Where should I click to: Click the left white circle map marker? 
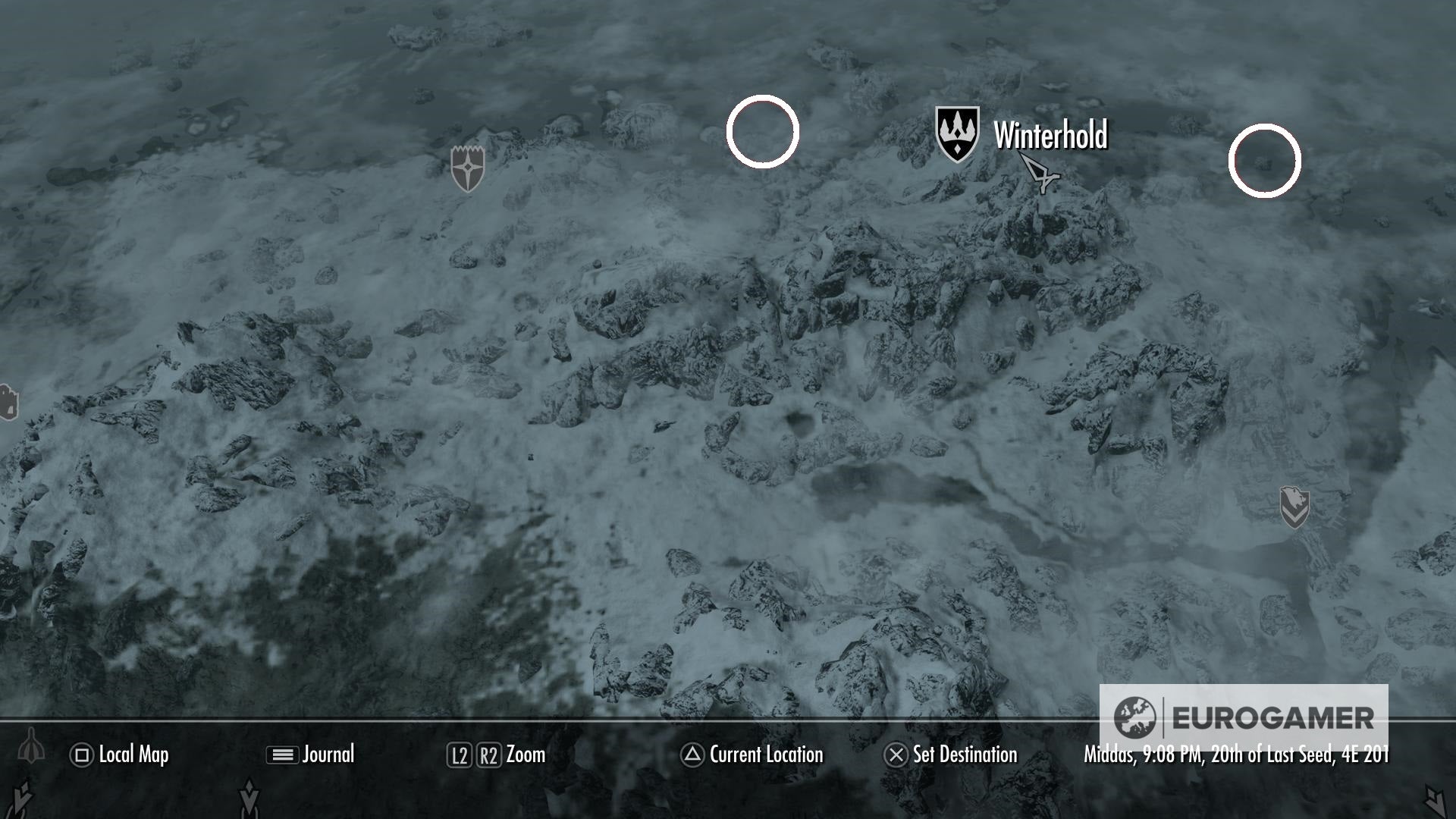(761, 132)
